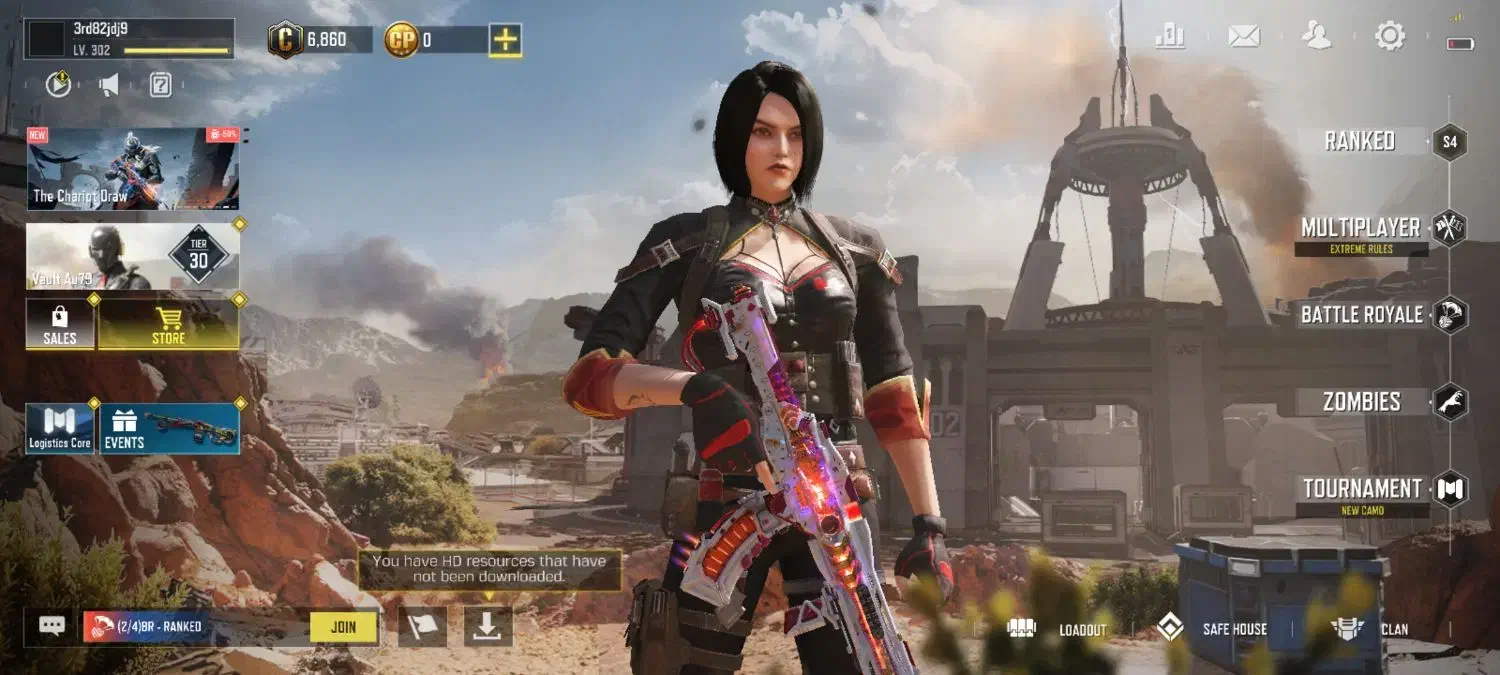Open the Ranked mode menu
The height and width of the screenshot is (675, 1500).
click(x=1361, y=141)
